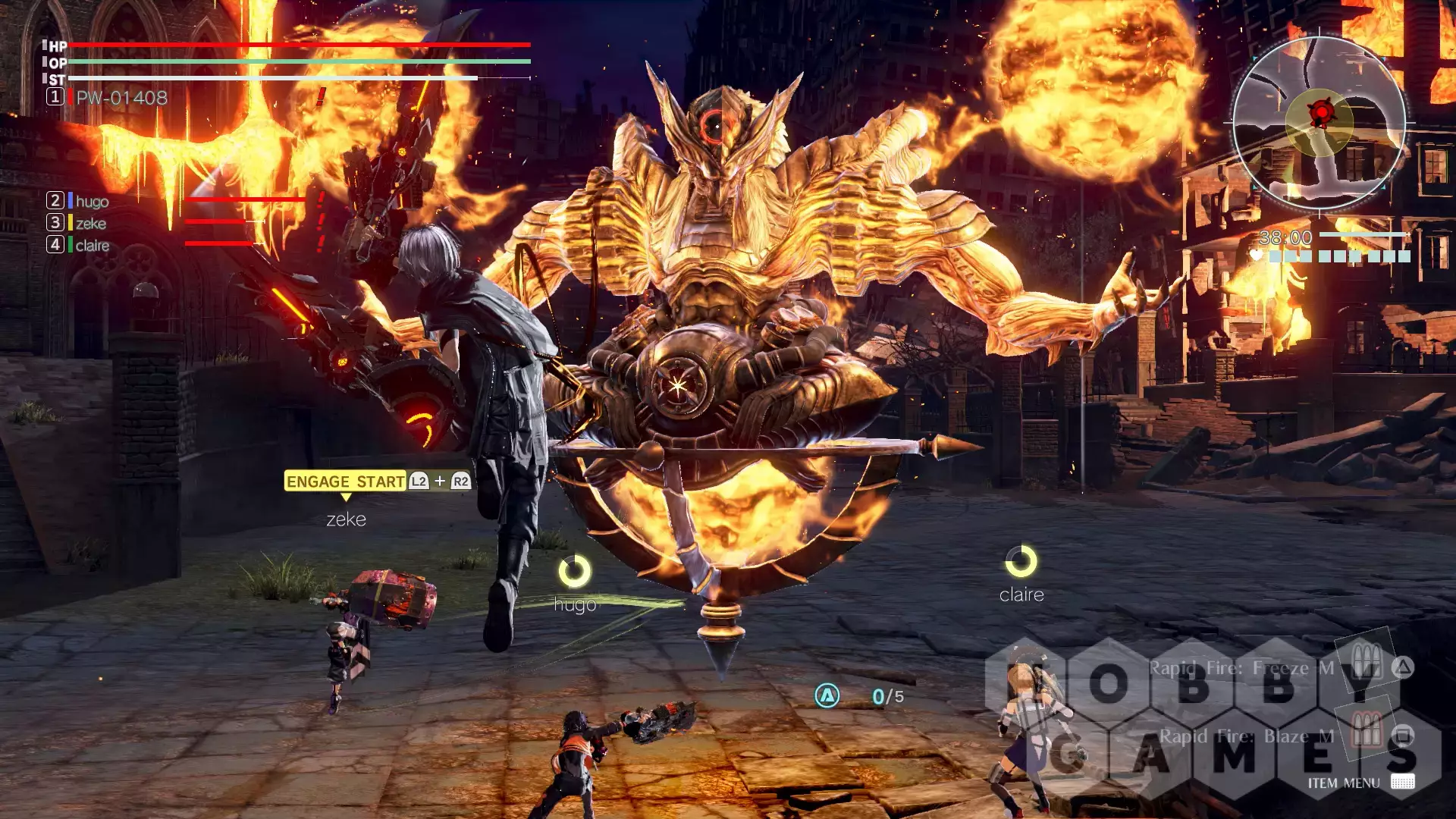Choose the Rapid Fire: Freeze M bullet
The height and width of the screenshot is (819, 1456).
[1241, 668]
